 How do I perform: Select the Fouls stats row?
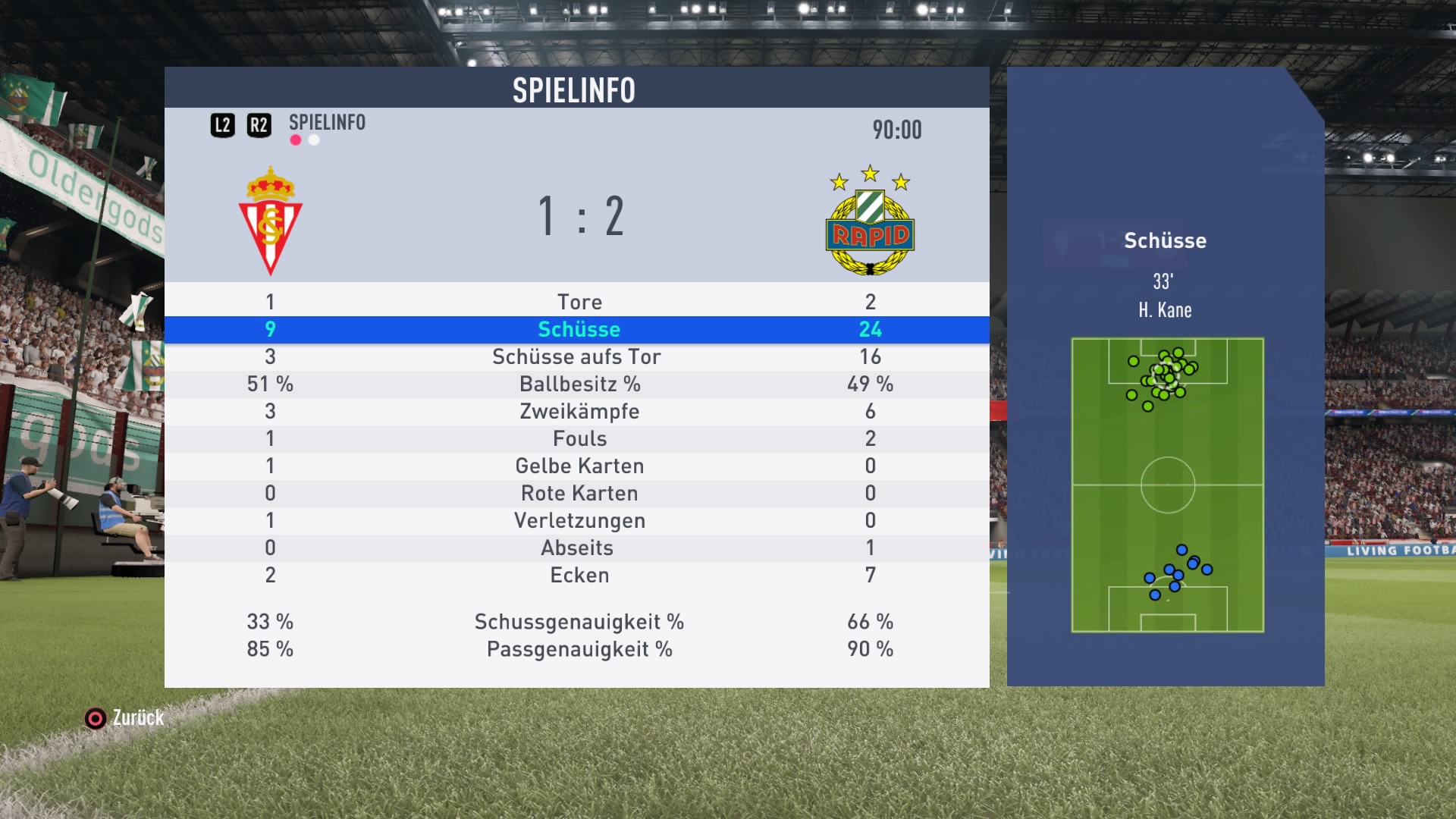click(579, 438)
